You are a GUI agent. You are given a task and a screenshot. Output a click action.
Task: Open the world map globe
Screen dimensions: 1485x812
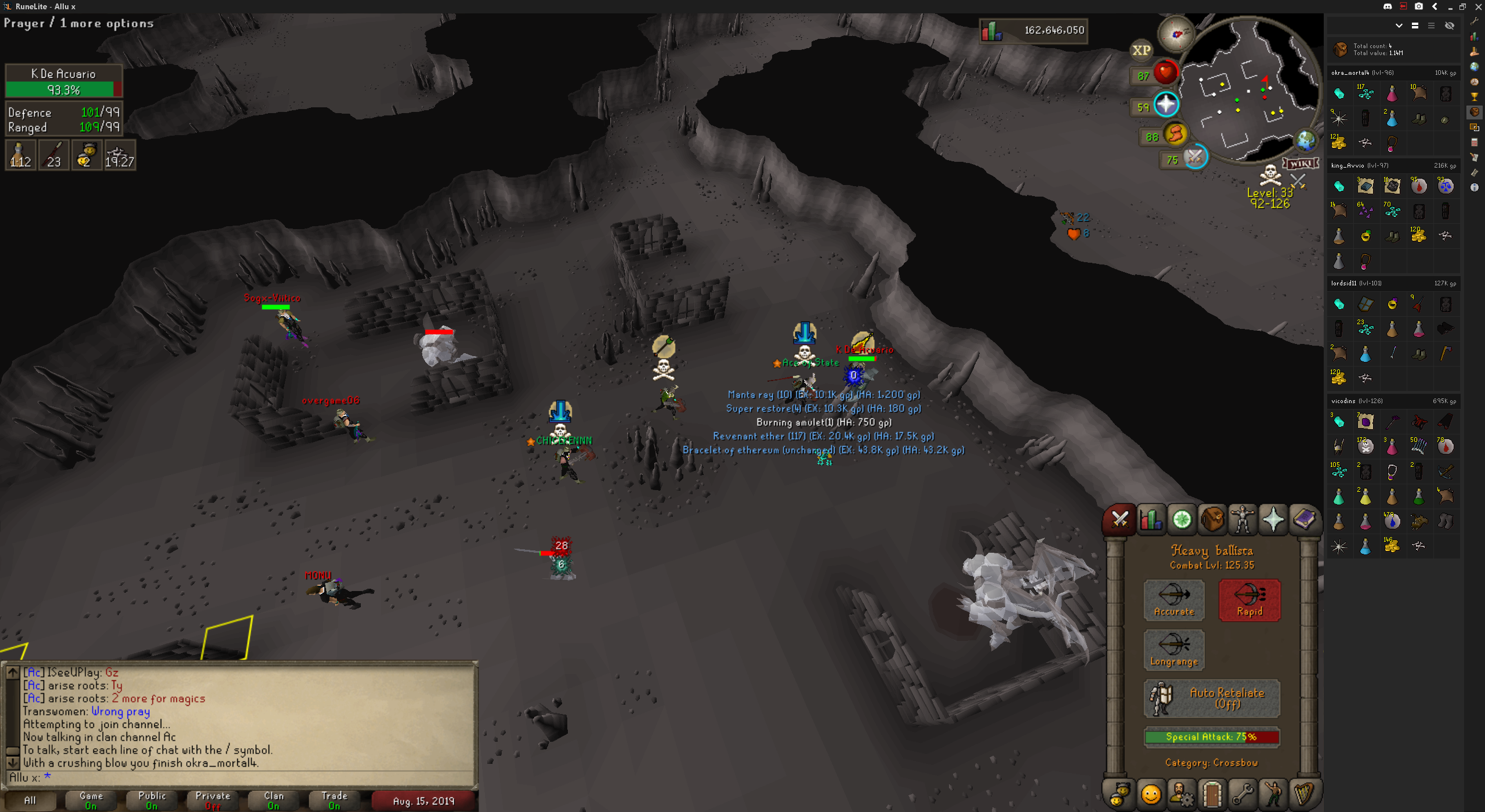1306,140
